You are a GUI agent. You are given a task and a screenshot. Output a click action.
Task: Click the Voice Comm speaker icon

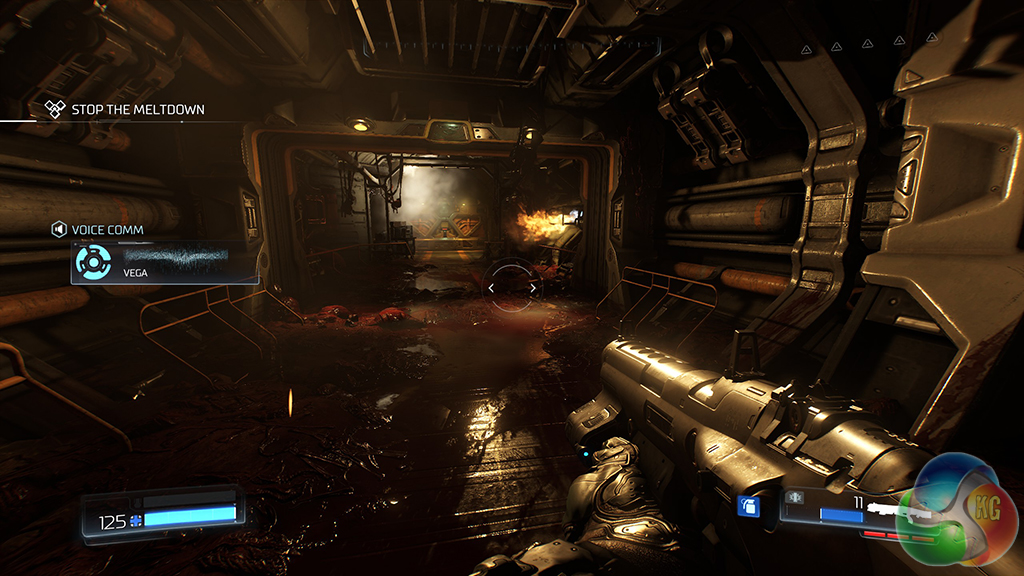[x=59, y=230]
